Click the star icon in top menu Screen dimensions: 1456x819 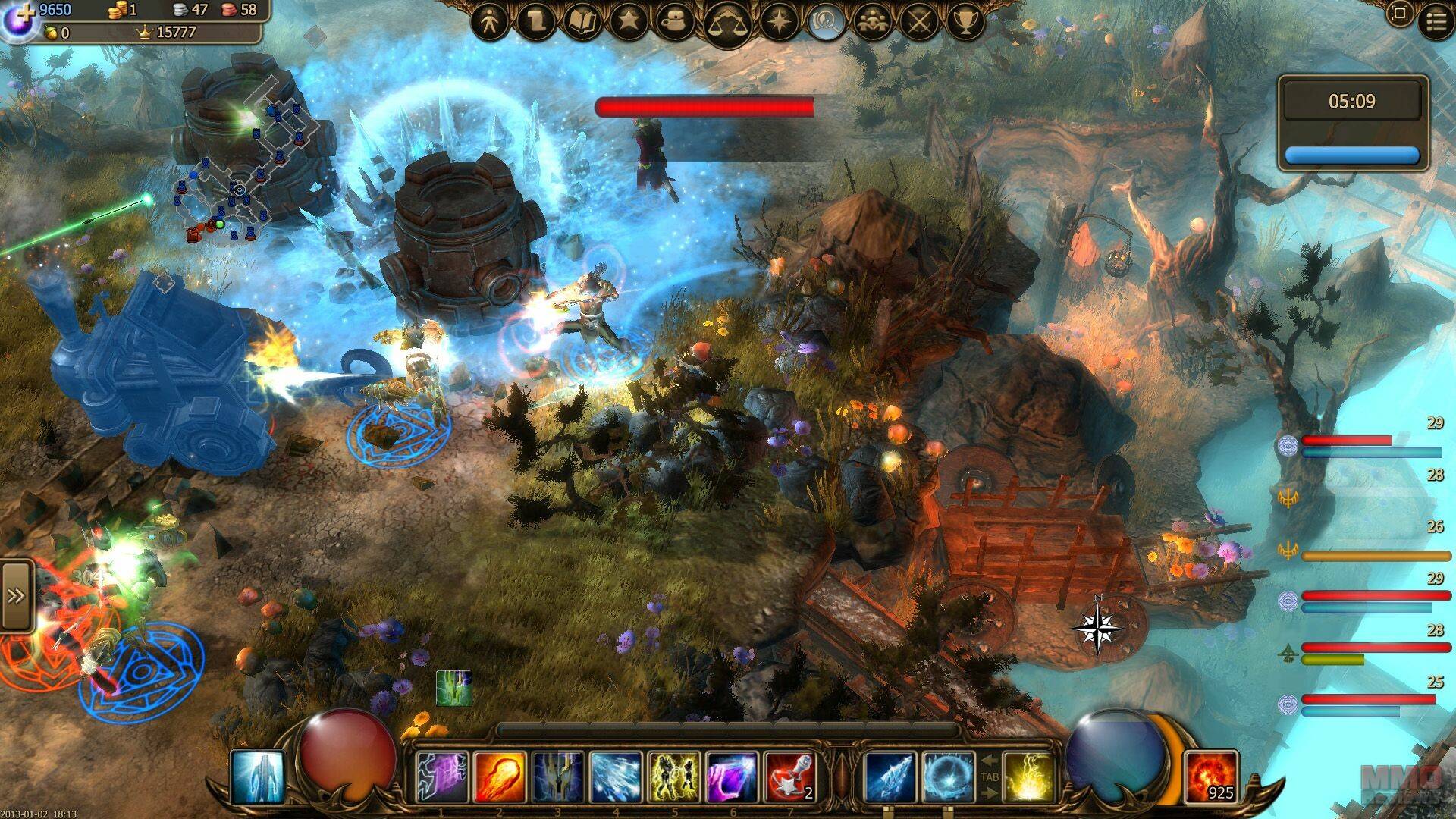(629, 23)
